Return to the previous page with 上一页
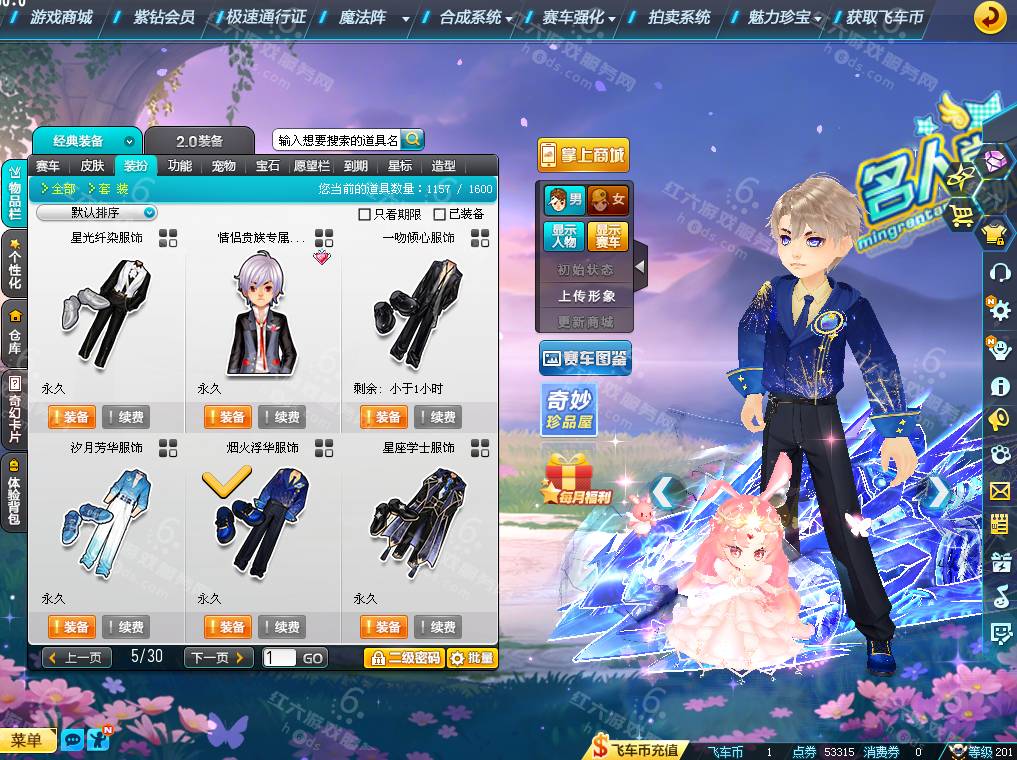The height and width of the screenshot is (760, 1017). [x=77, y=657]
